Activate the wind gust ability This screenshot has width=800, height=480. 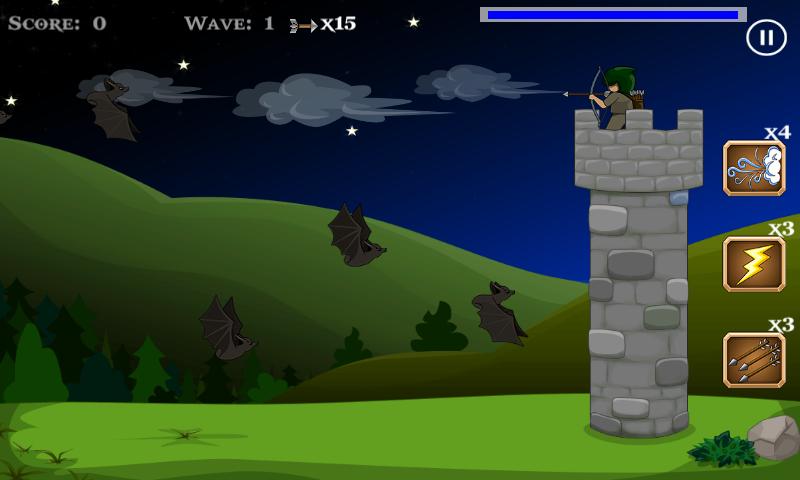click(x=754, y=168)
